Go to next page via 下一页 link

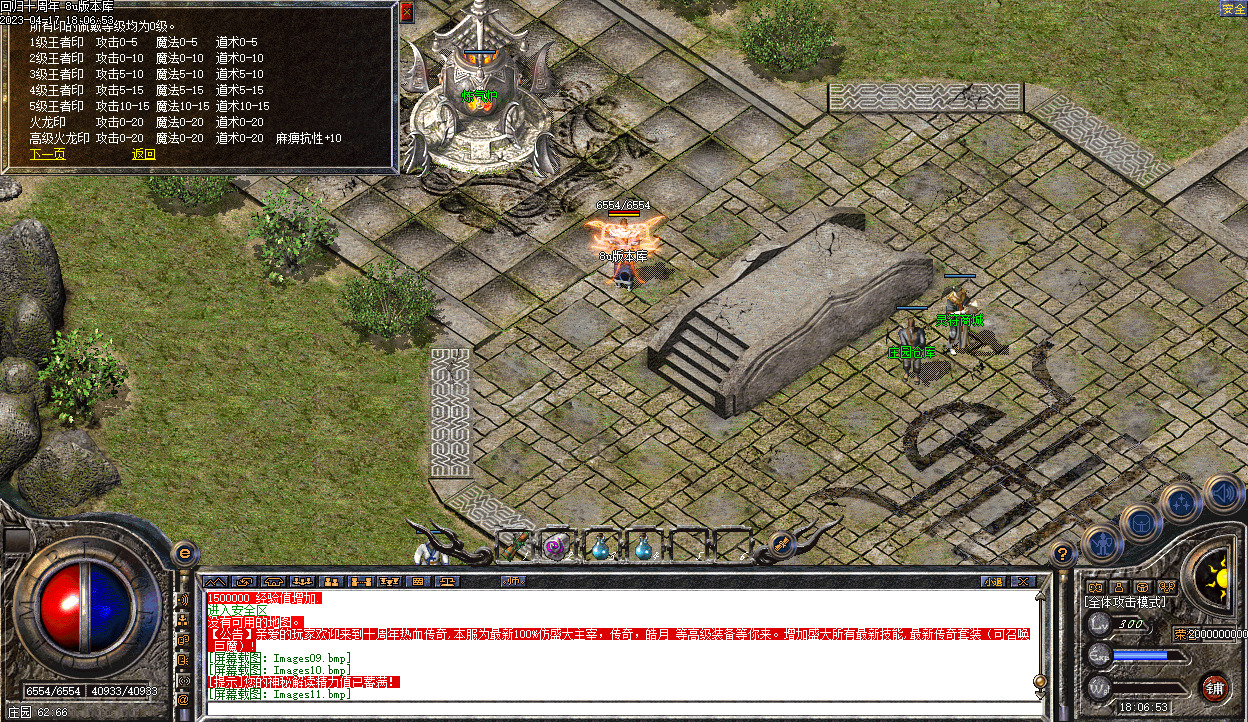tap(47, 154)
